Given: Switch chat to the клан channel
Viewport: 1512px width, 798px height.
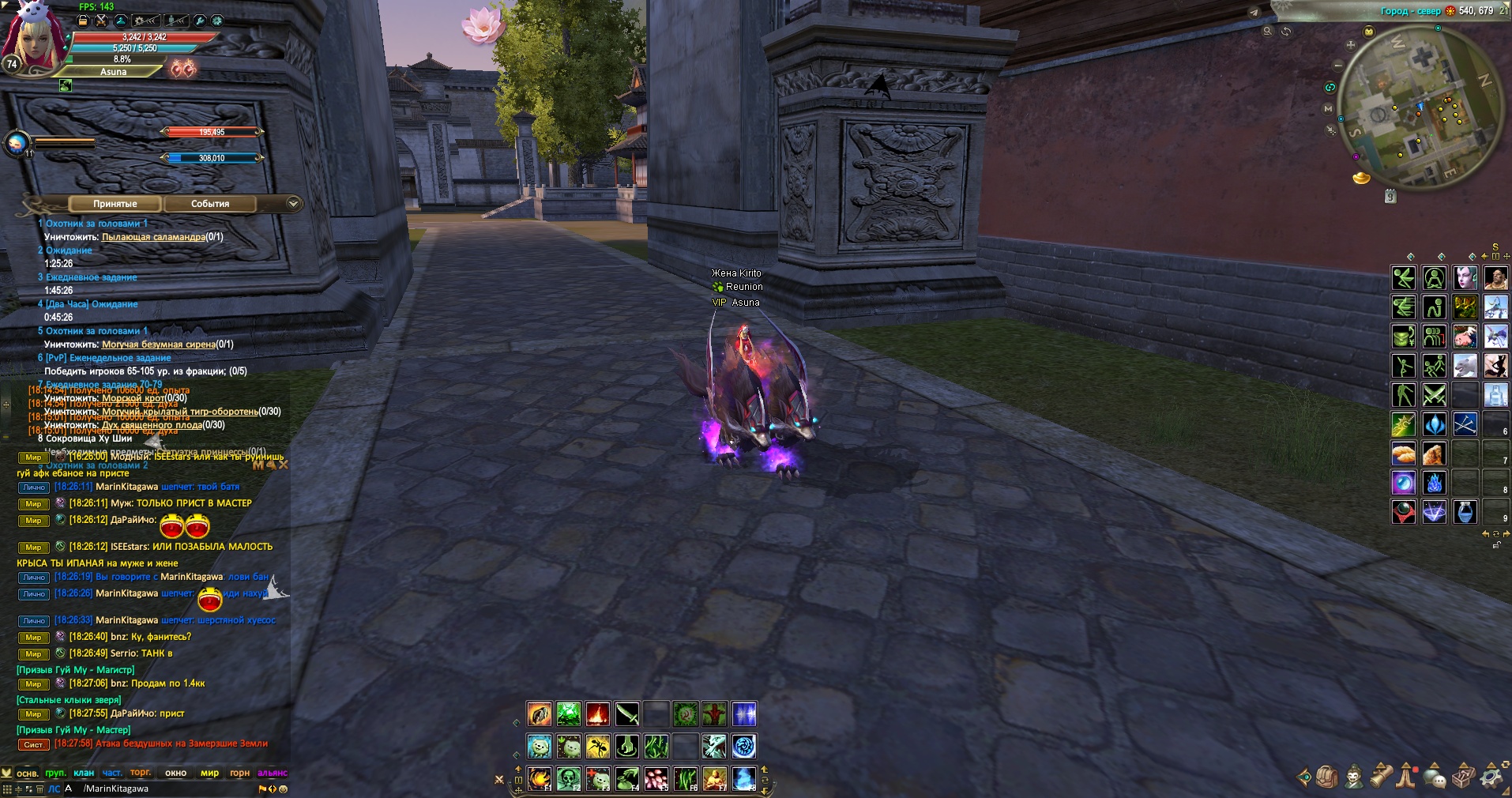Looking at the screenshot, I should click(84, 773).
